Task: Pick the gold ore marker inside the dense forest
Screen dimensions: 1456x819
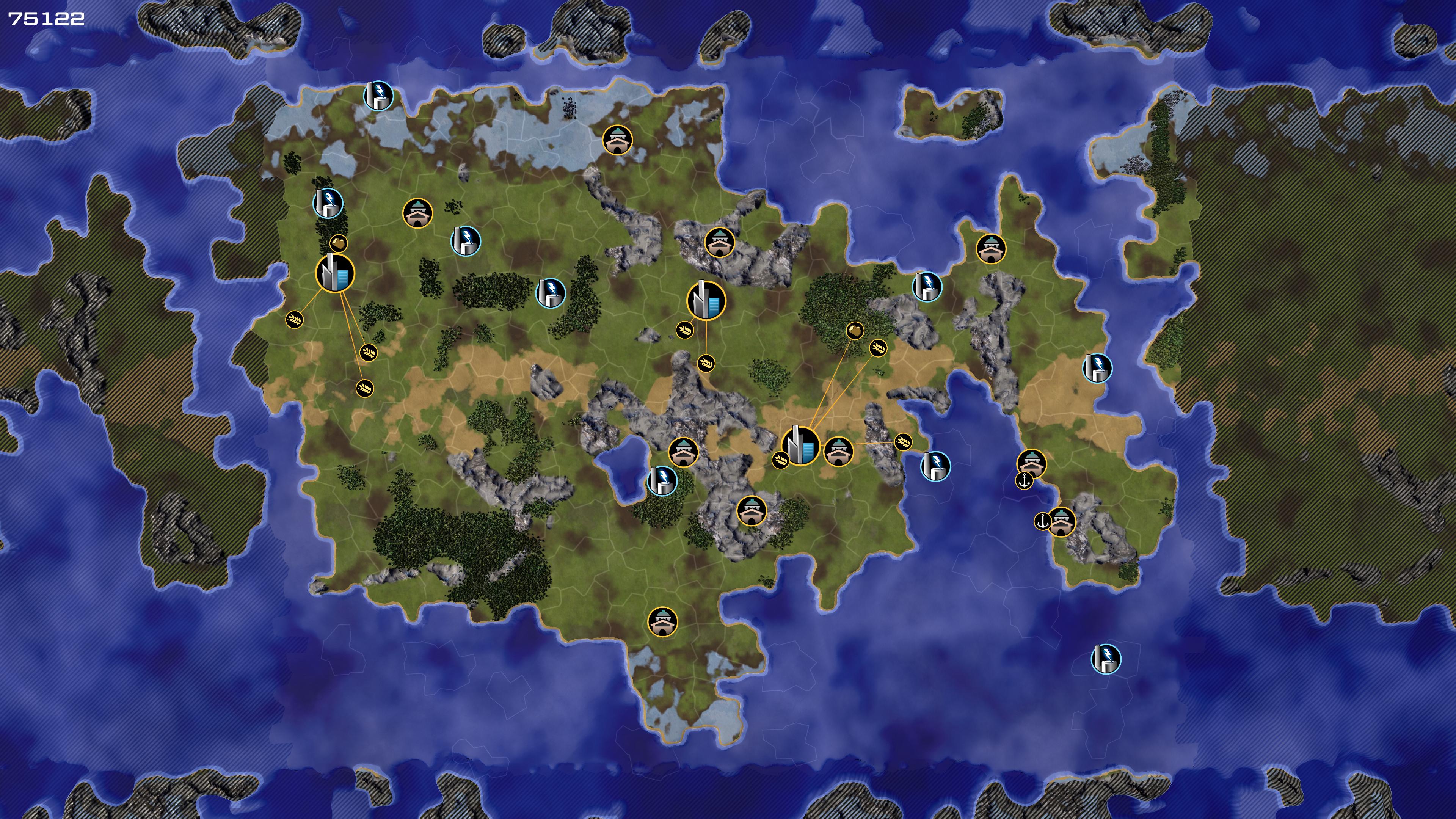Action: tap(855, 331)
